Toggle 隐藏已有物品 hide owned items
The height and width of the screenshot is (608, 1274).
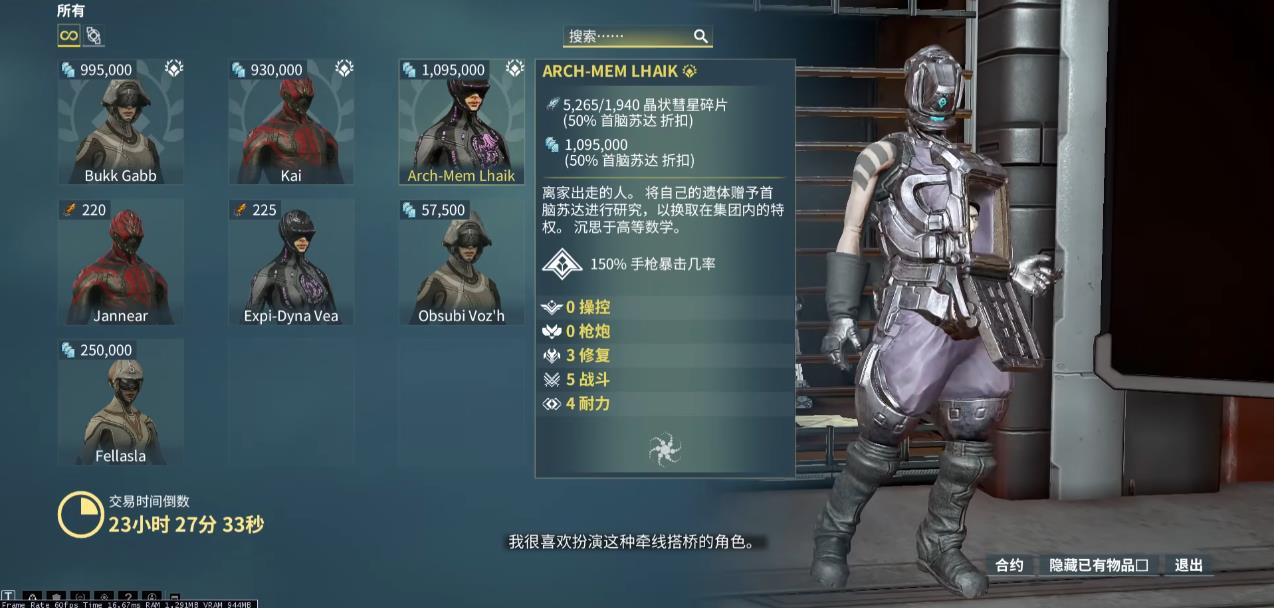[x=1098, y=565]
